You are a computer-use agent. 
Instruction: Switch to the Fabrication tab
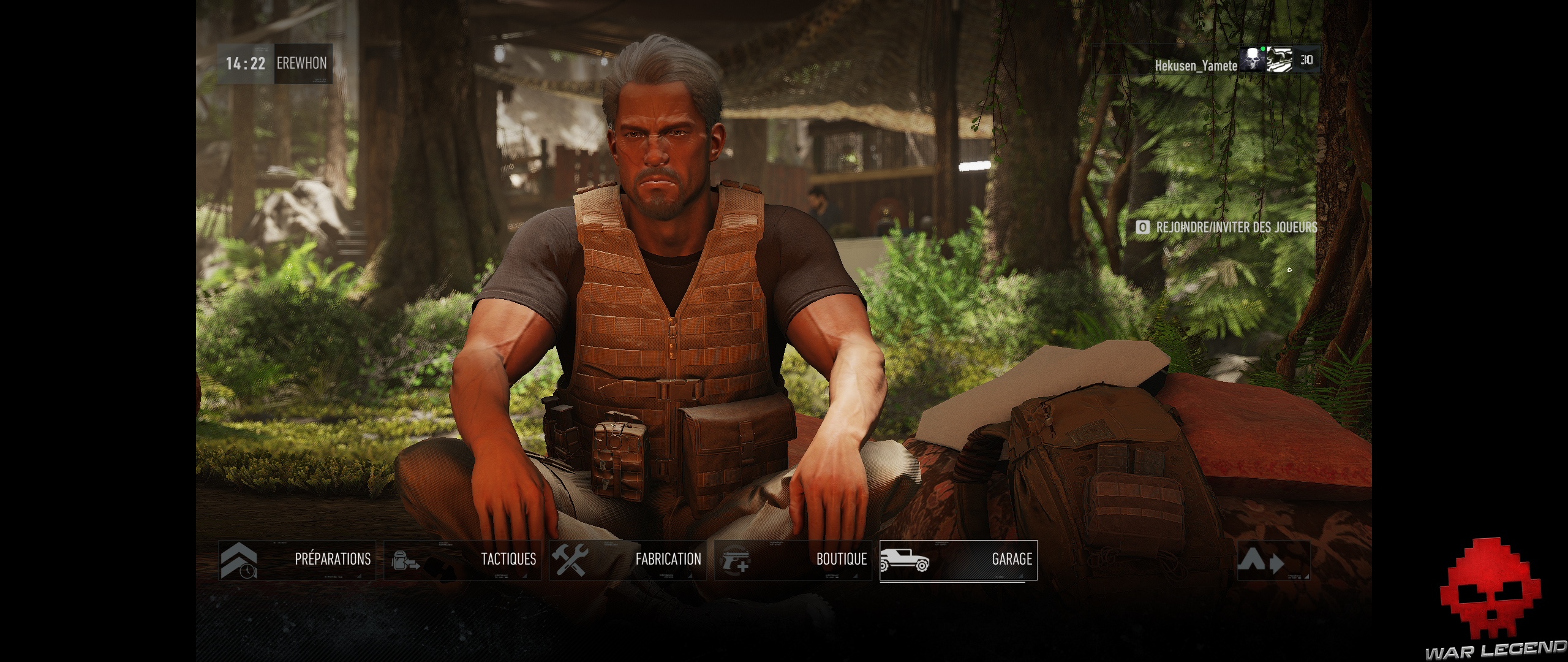[668, 560]
